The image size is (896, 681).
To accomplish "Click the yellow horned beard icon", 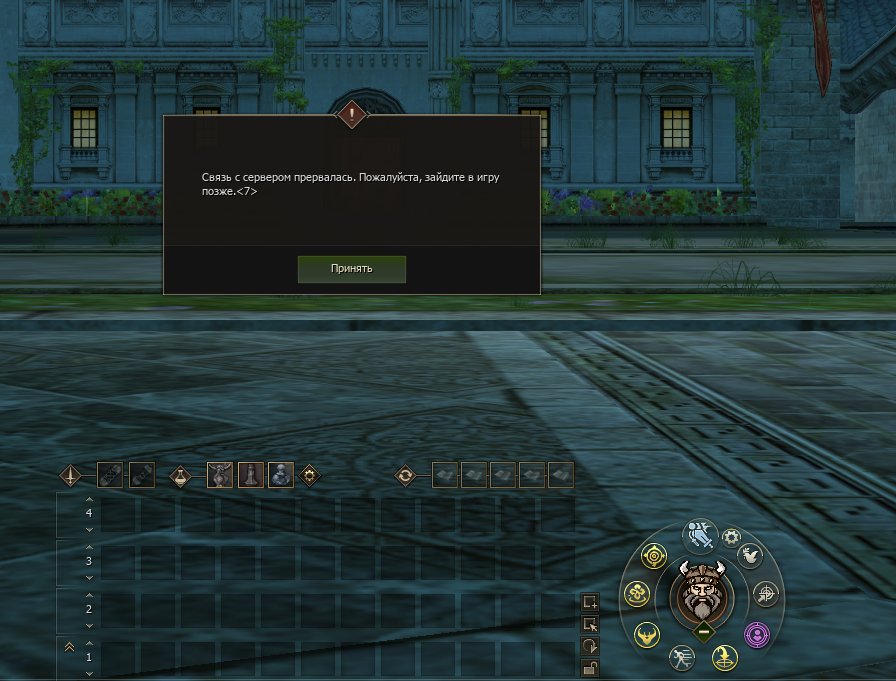I will (x=647, y=633).
